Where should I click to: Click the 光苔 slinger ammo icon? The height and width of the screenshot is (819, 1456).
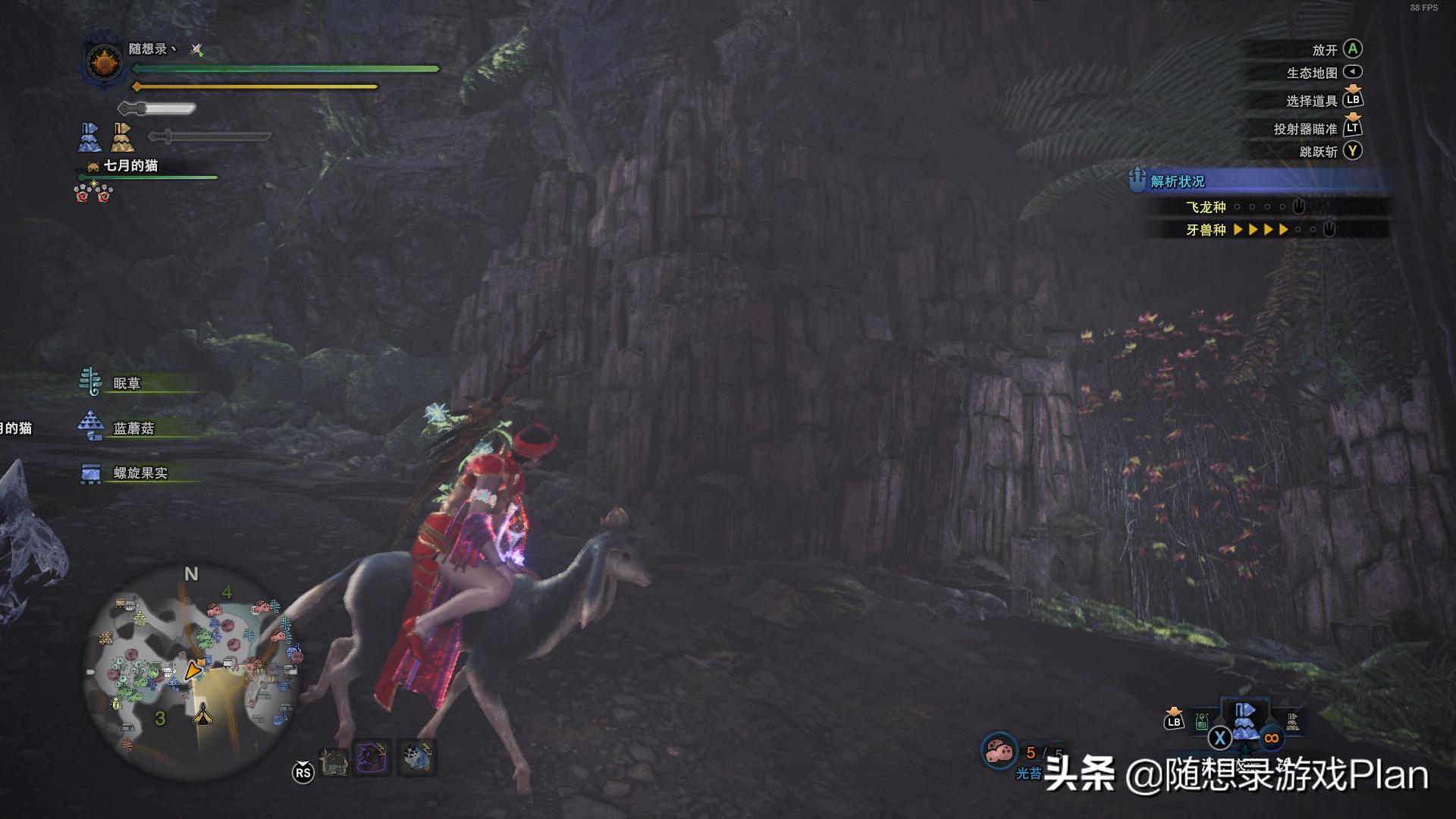pos(999,752)
